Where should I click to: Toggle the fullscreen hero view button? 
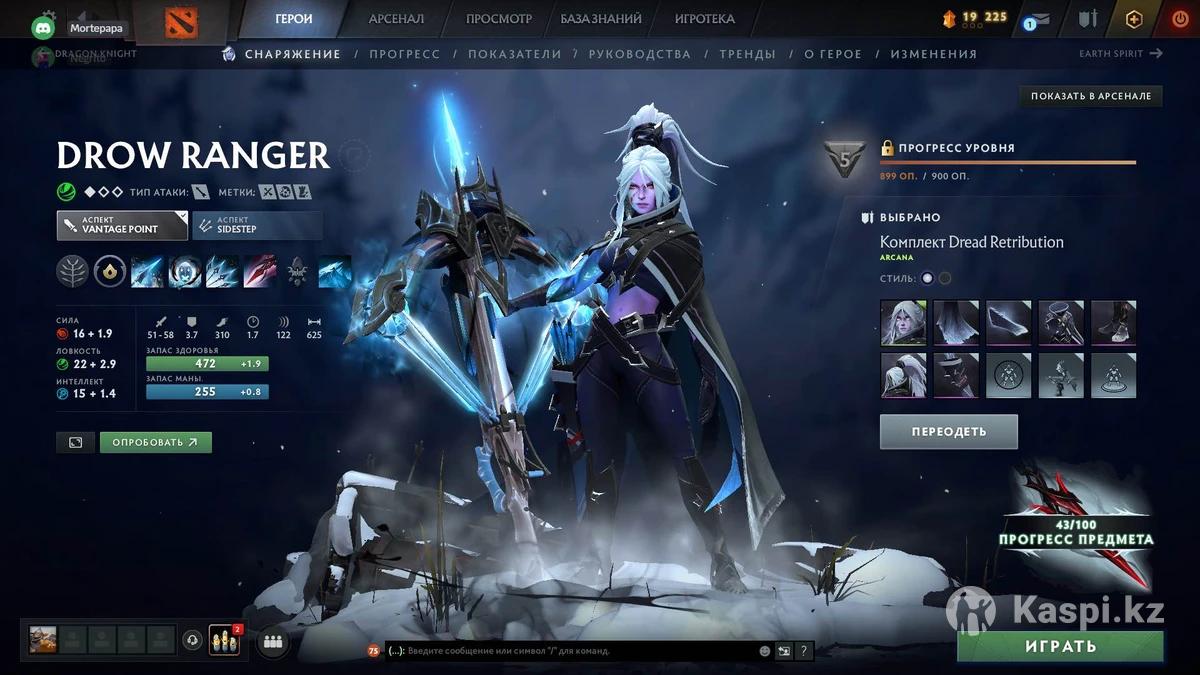coord(76,442)
